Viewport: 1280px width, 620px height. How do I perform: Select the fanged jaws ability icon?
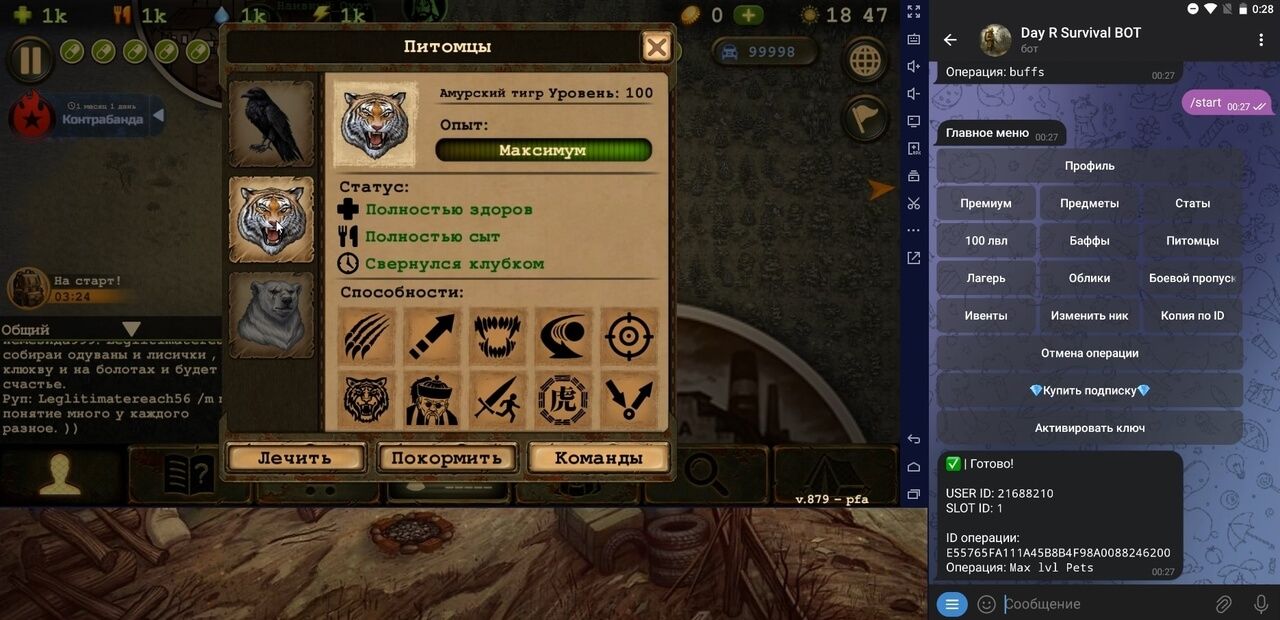point(497,336)
